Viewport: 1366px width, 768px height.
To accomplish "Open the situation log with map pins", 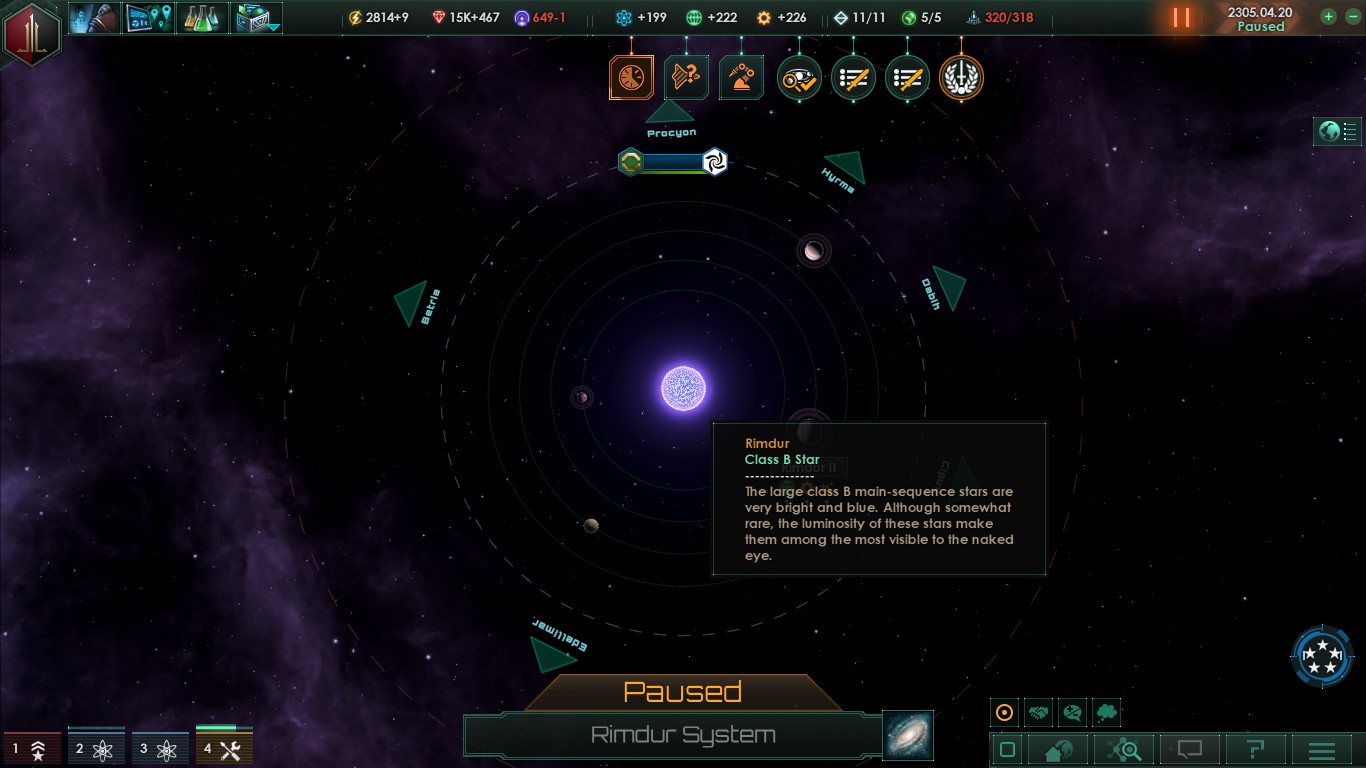I will tap(149, 18).
